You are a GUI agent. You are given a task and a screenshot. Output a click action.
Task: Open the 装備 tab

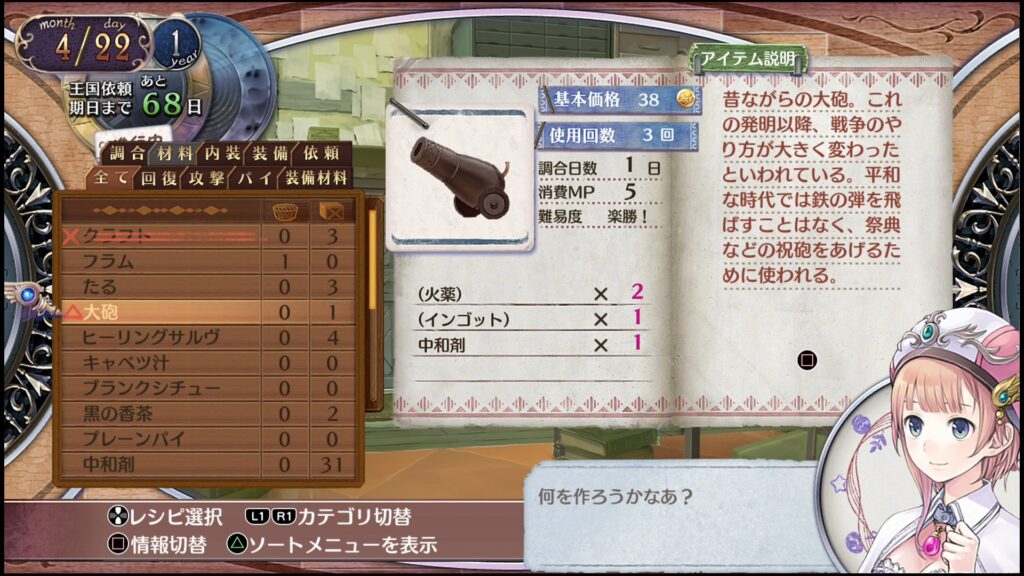click(x=270, y=153)
